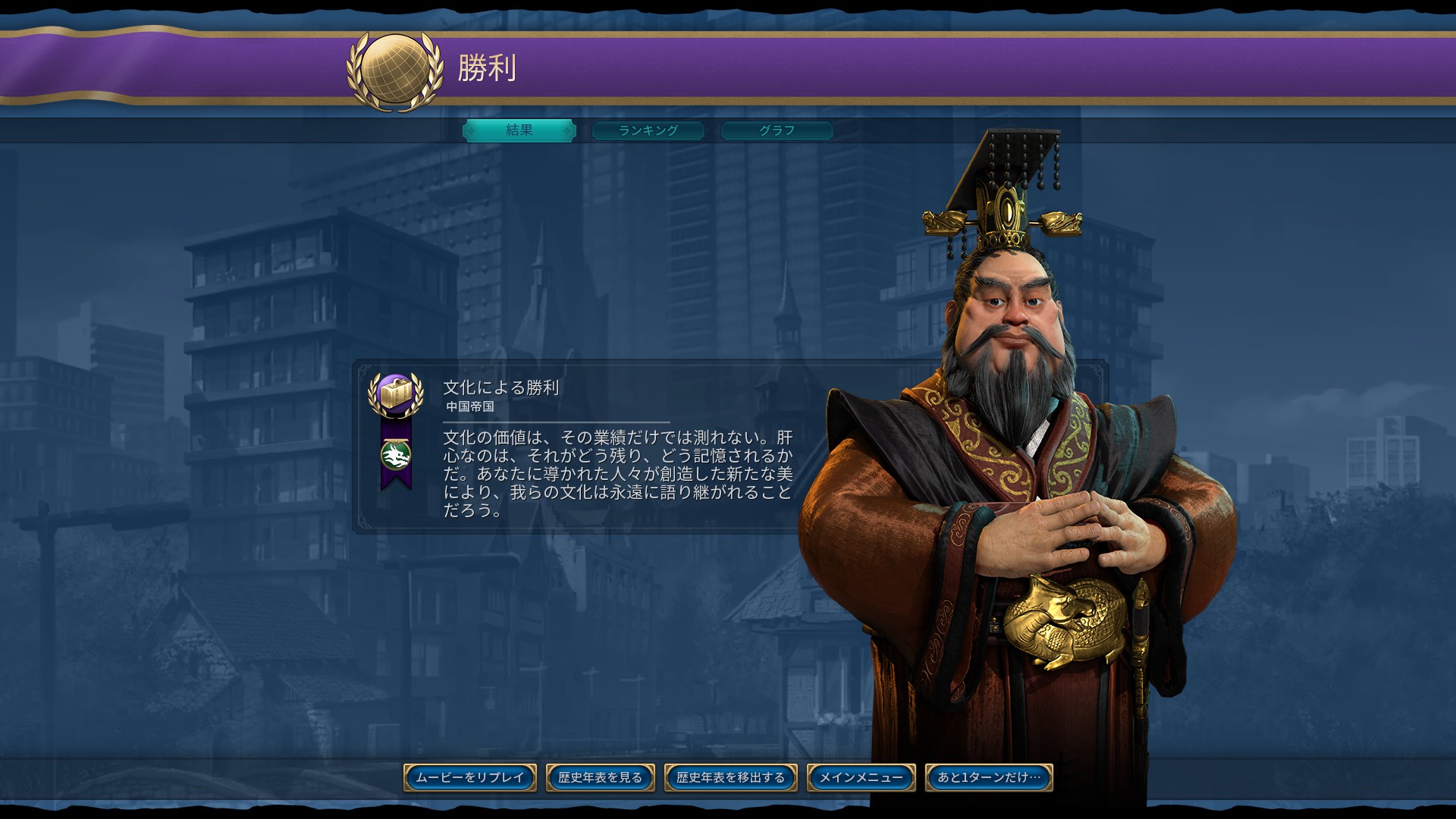Click the ムービーをリプレイ button
The height and width of the screenshot is (819, 1456).
tap(470, 777)
